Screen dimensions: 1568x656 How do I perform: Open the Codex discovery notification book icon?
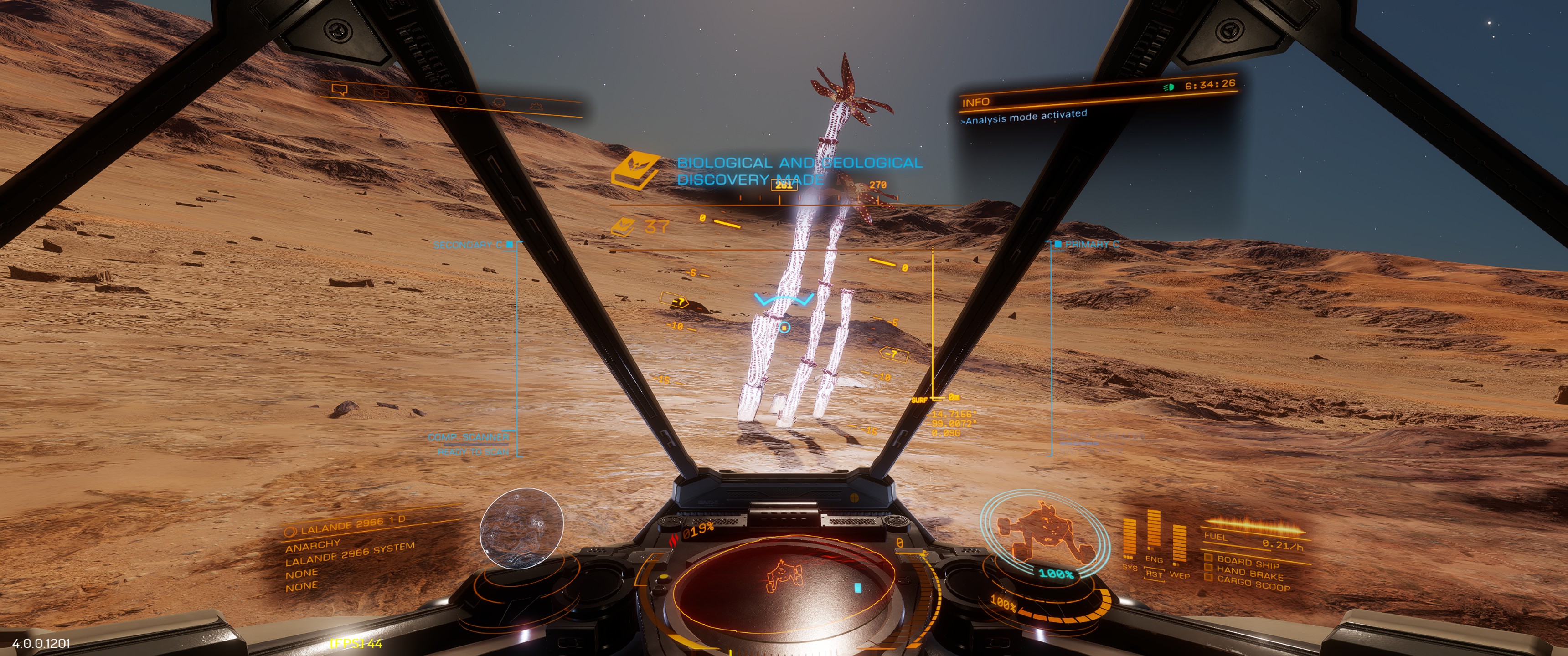click(x=634, y=170)
